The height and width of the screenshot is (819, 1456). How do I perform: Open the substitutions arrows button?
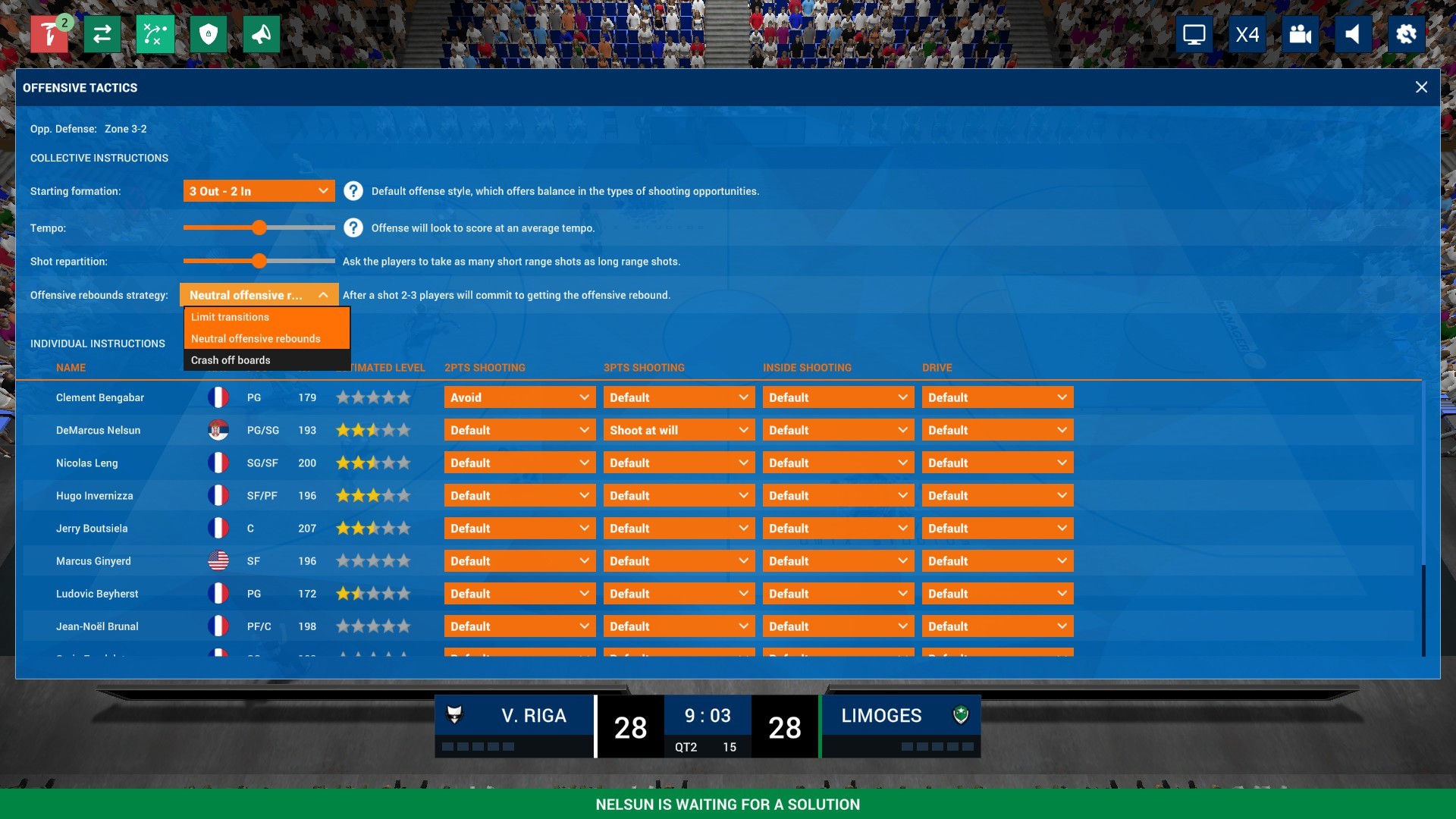[x=102, y=34]
